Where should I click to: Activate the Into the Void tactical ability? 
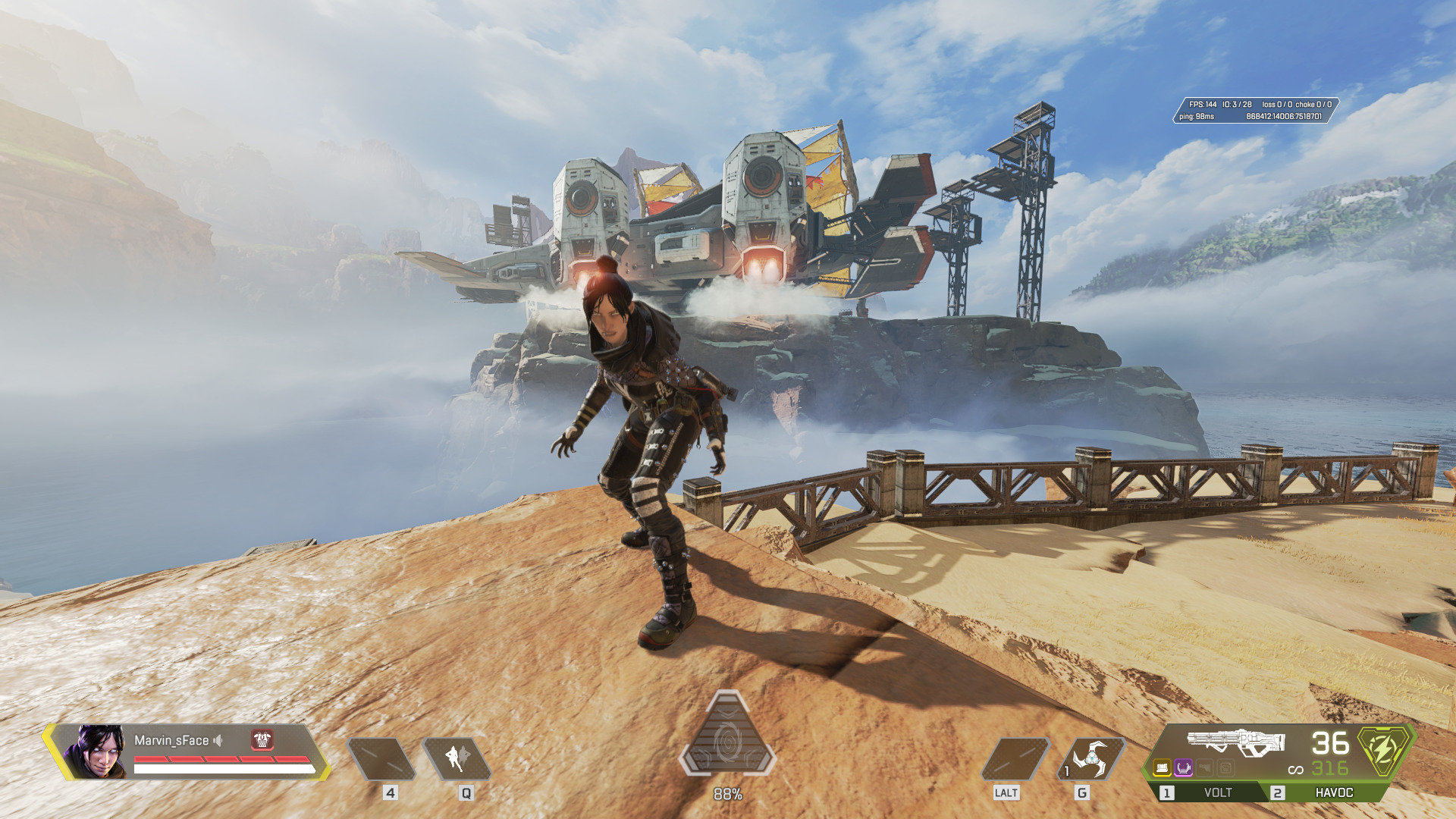[457, 758]
